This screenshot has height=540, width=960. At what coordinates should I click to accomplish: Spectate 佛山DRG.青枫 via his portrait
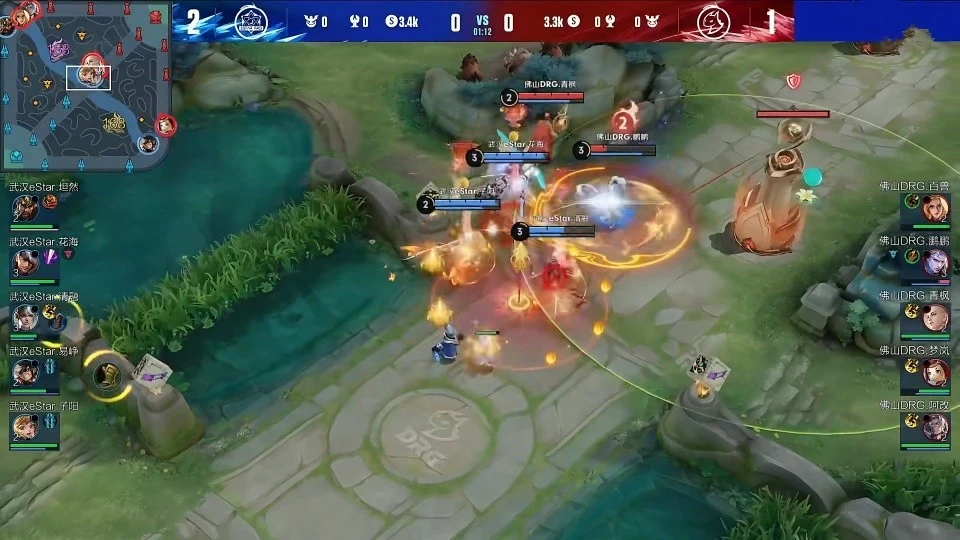tap(935, 318)
